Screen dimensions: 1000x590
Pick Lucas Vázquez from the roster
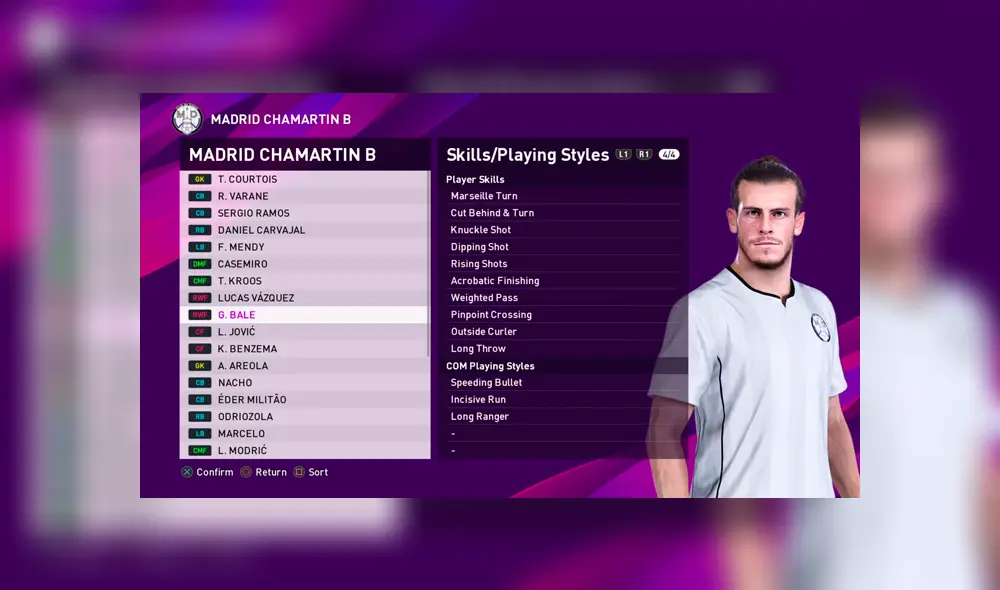304,298
